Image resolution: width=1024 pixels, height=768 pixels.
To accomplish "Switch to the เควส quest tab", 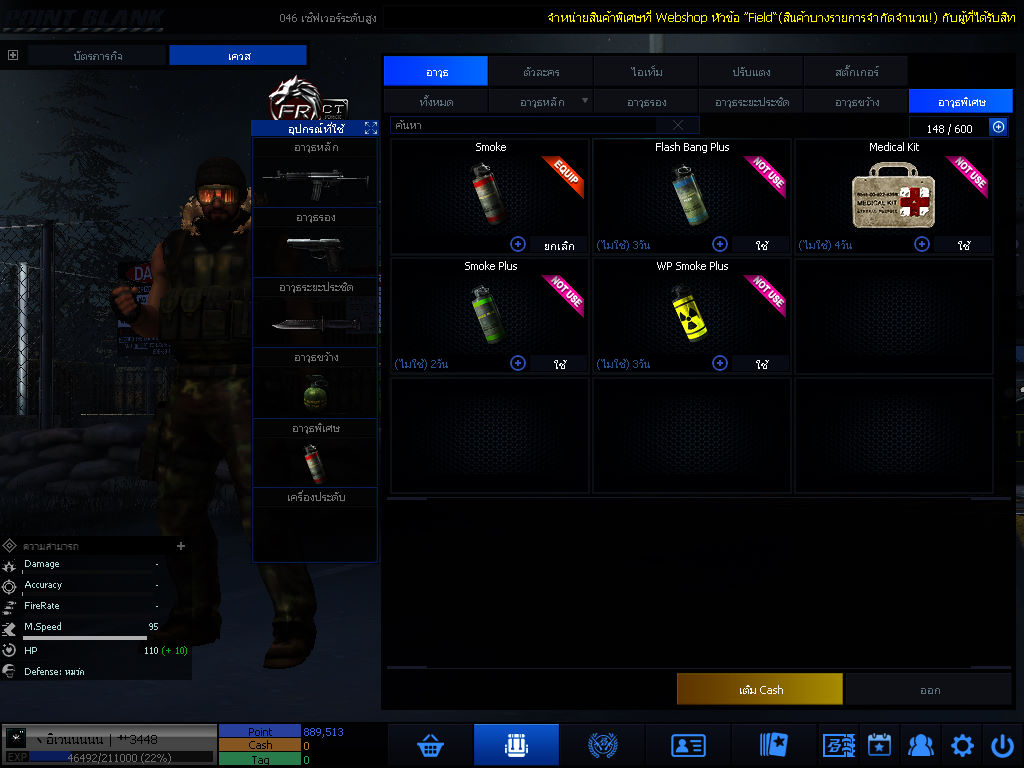I will point(237,56).
